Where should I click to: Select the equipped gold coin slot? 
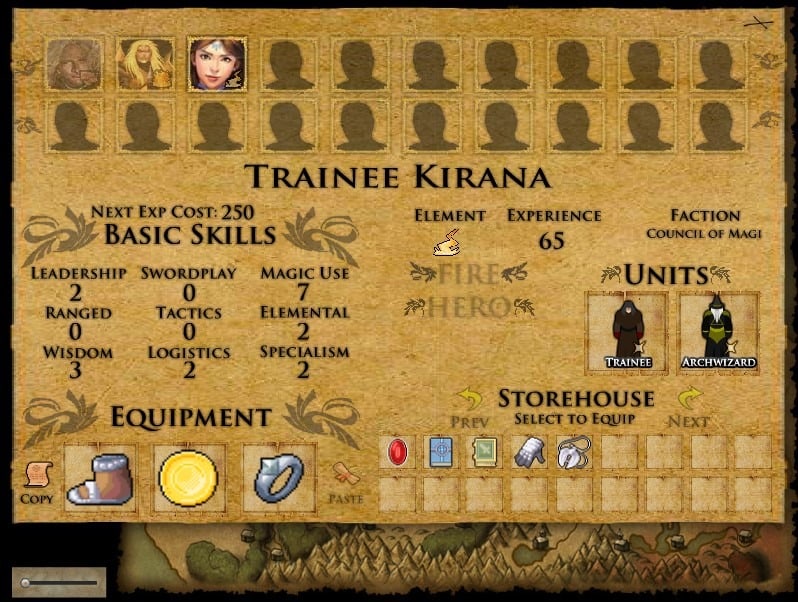pyautogui.click(x=189, y=478)
